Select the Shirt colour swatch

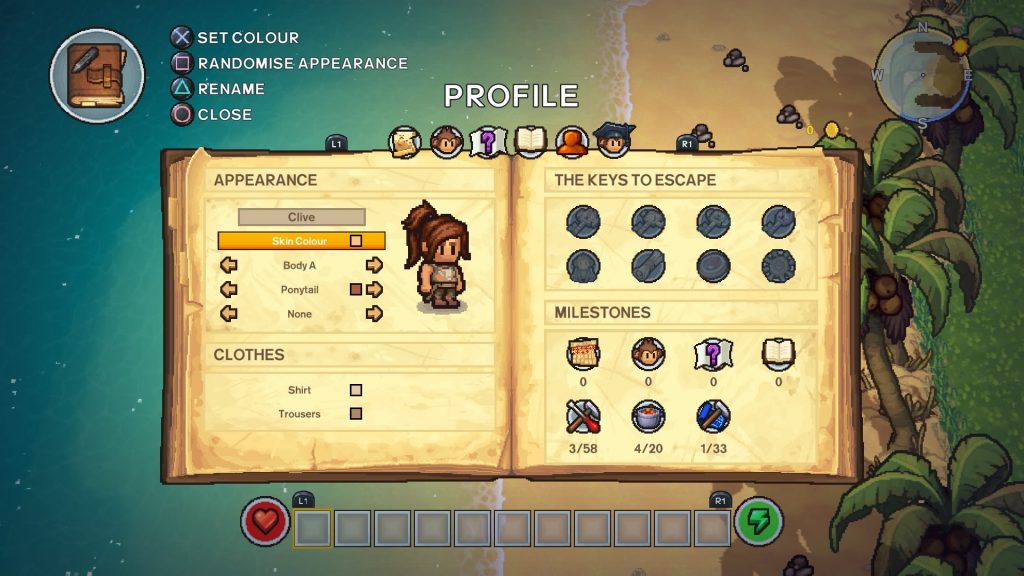355,391
